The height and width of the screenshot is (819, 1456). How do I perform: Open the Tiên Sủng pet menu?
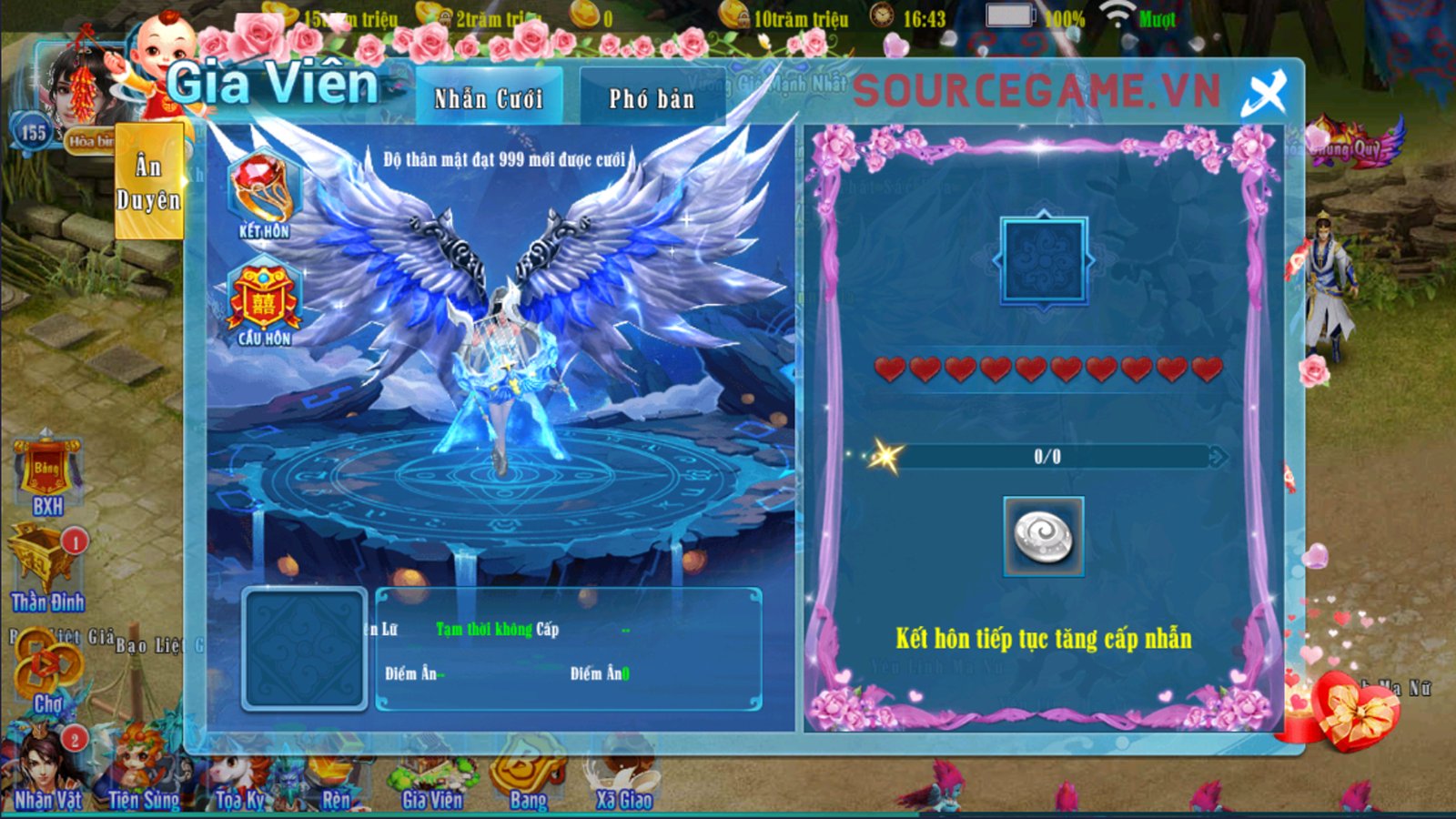coord(144,773)
